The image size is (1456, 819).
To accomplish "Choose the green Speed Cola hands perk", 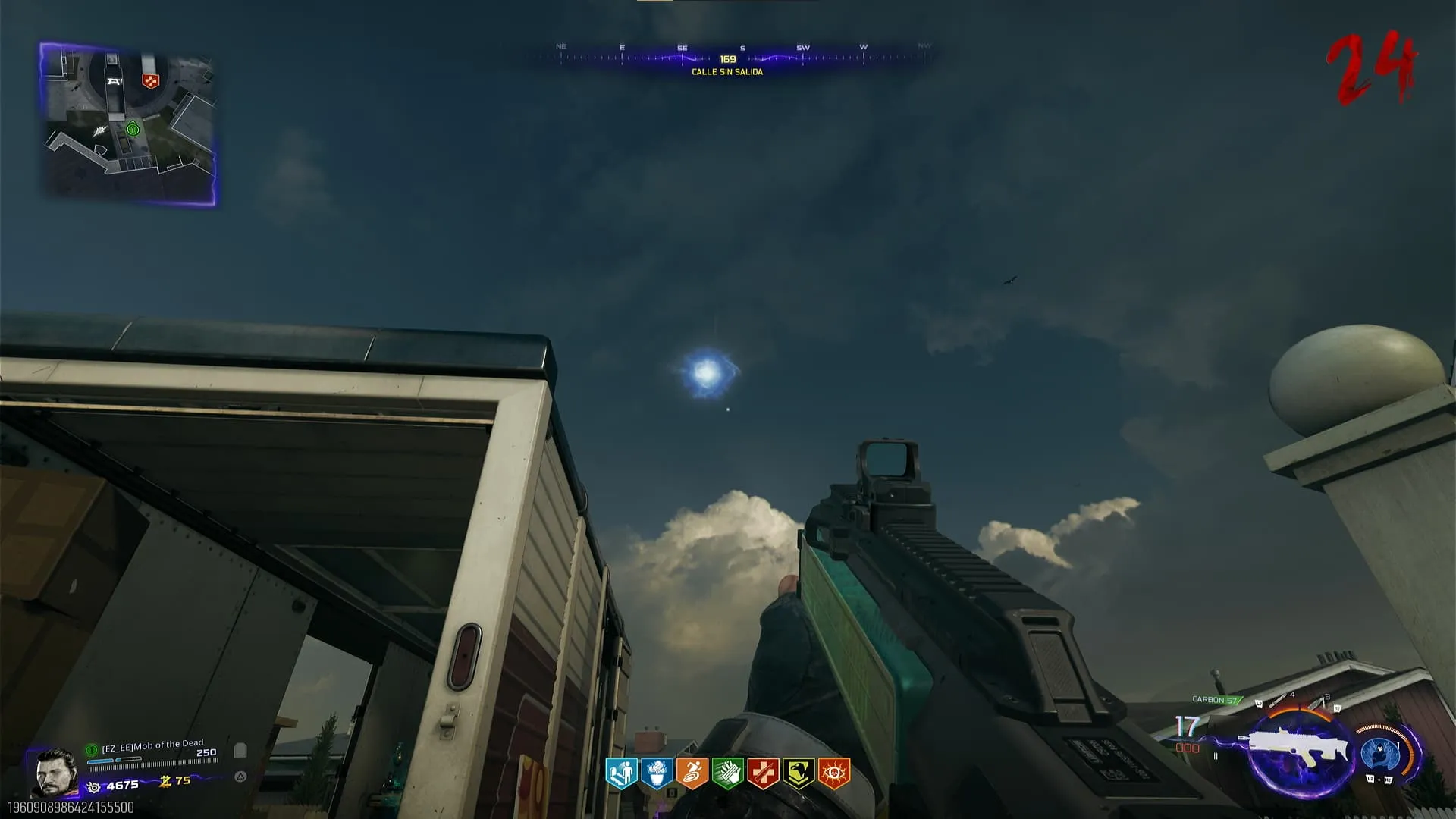I will click(727, 773).
